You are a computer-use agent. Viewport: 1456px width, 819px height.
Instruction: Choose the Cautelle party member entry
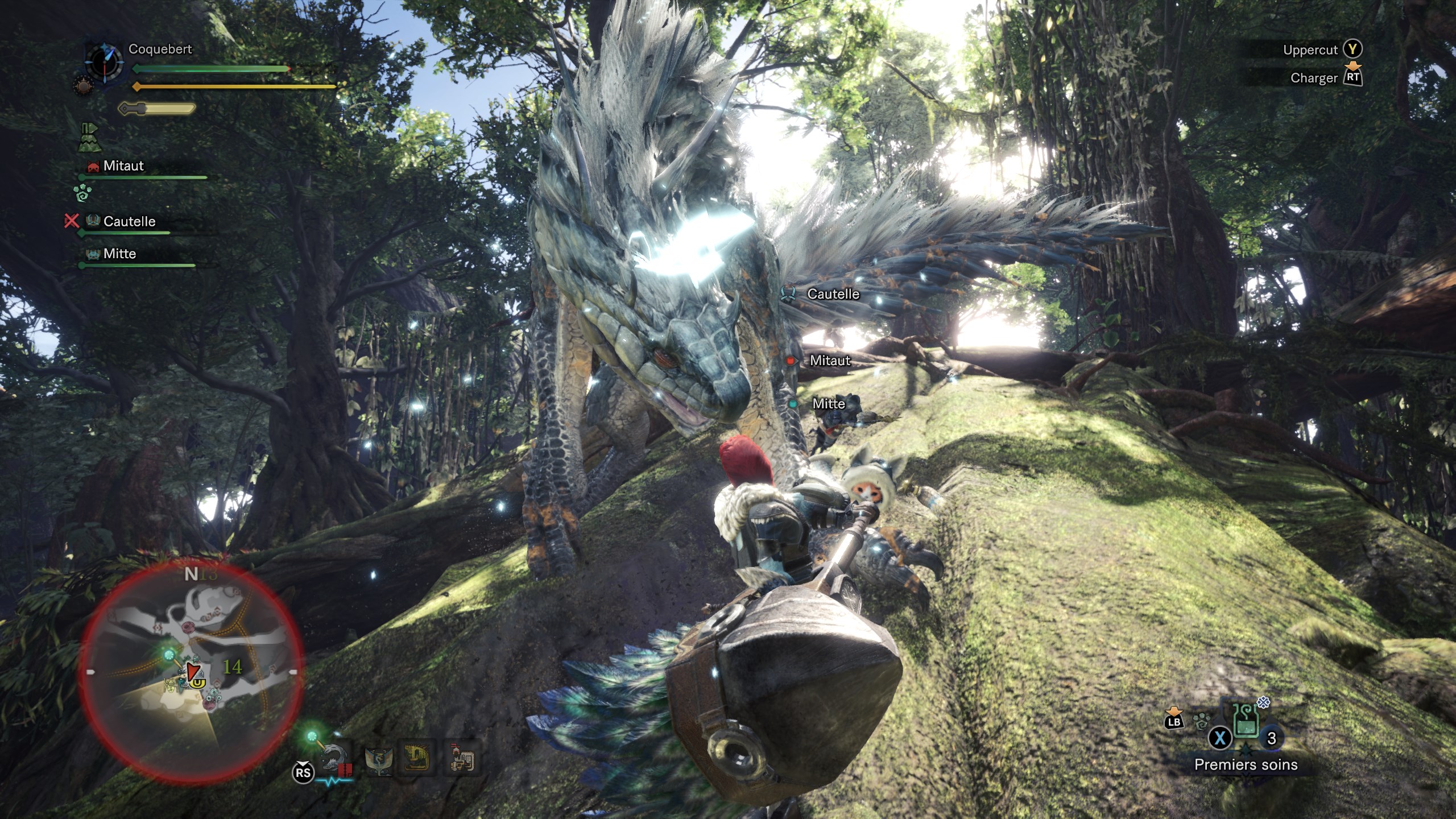point(129,221)
